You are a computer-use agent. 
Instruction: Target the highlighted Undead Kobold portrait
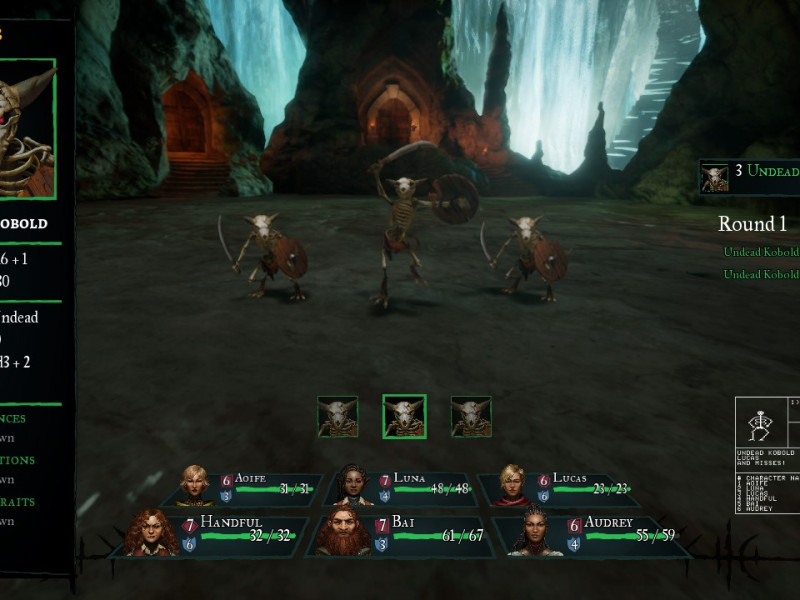coord(404,416)
